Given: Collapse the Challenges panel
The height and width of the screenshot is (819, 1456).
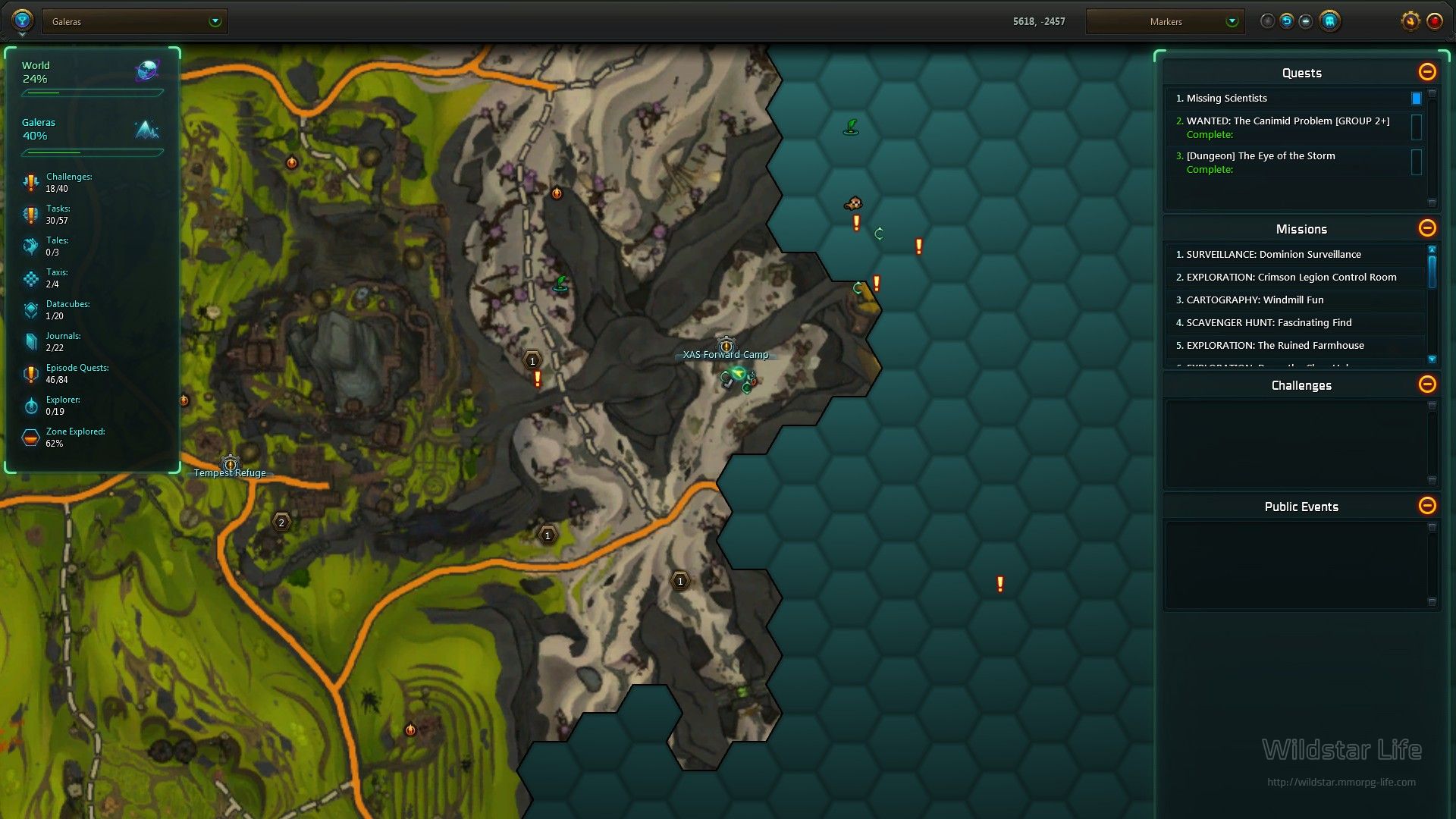Looking at the screenshot, I should (x=1426, y=384).
